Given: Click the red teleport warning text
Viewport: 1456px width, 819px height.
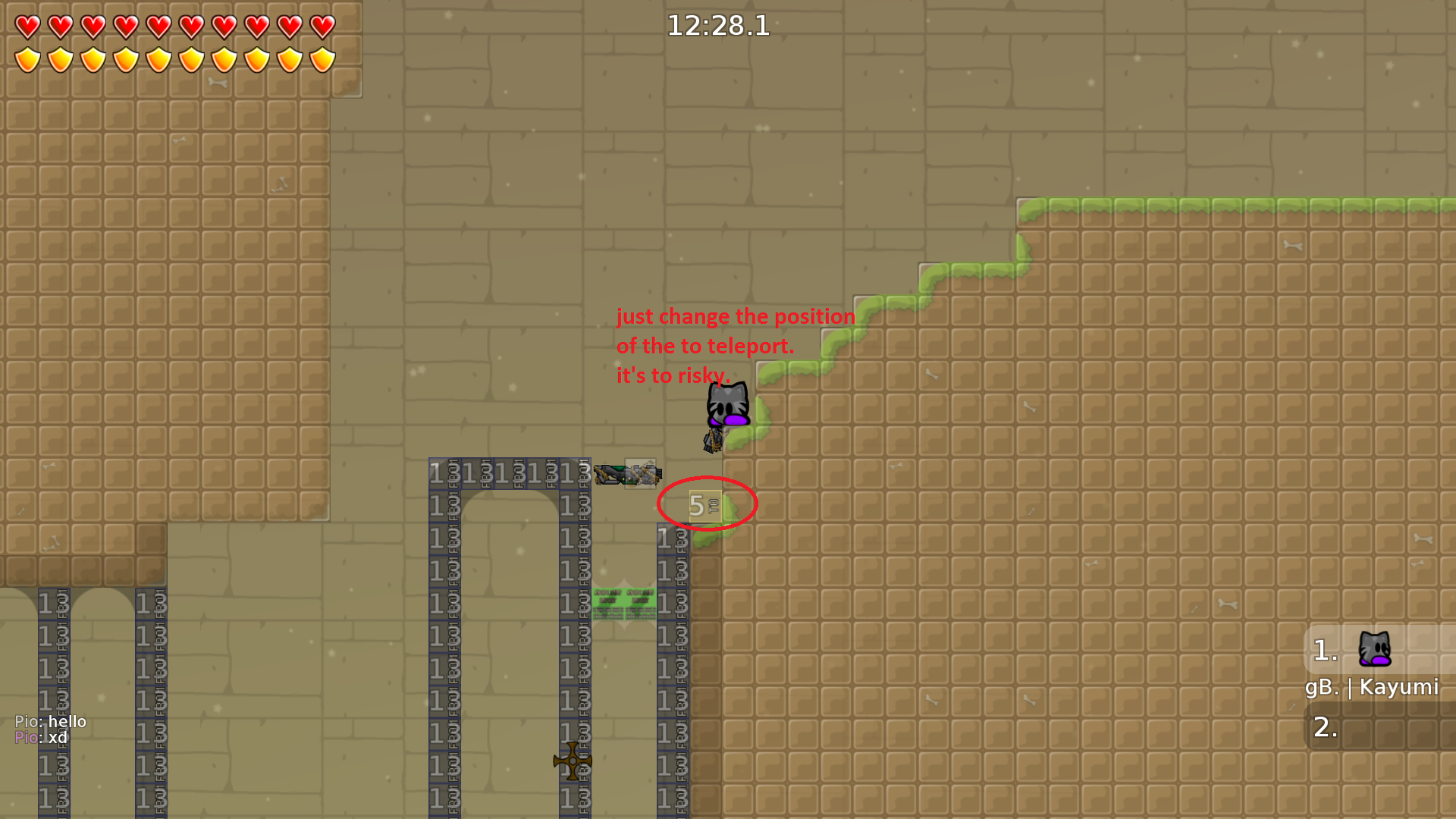Looking at the screenshot, I should 734,345.
